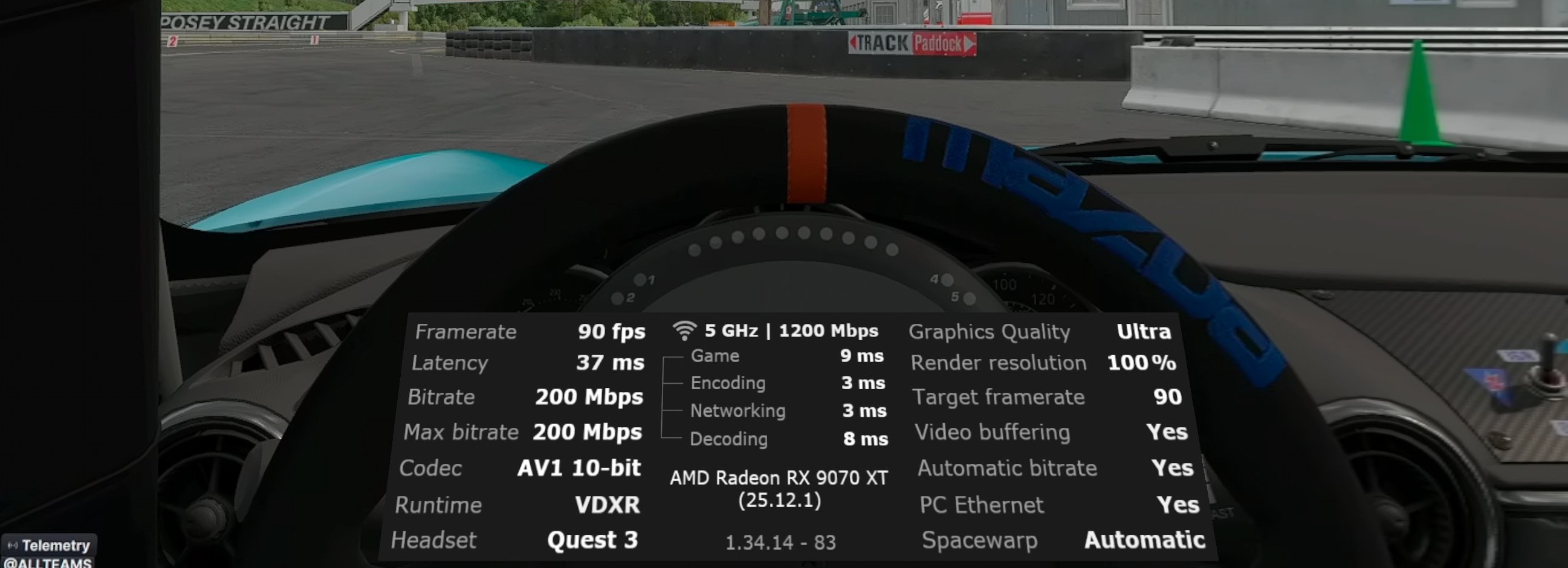The image size is (1568, 568).
Task: Disable Automatic bitrate
Action: pyautogui.click(x=1173, y=468)
